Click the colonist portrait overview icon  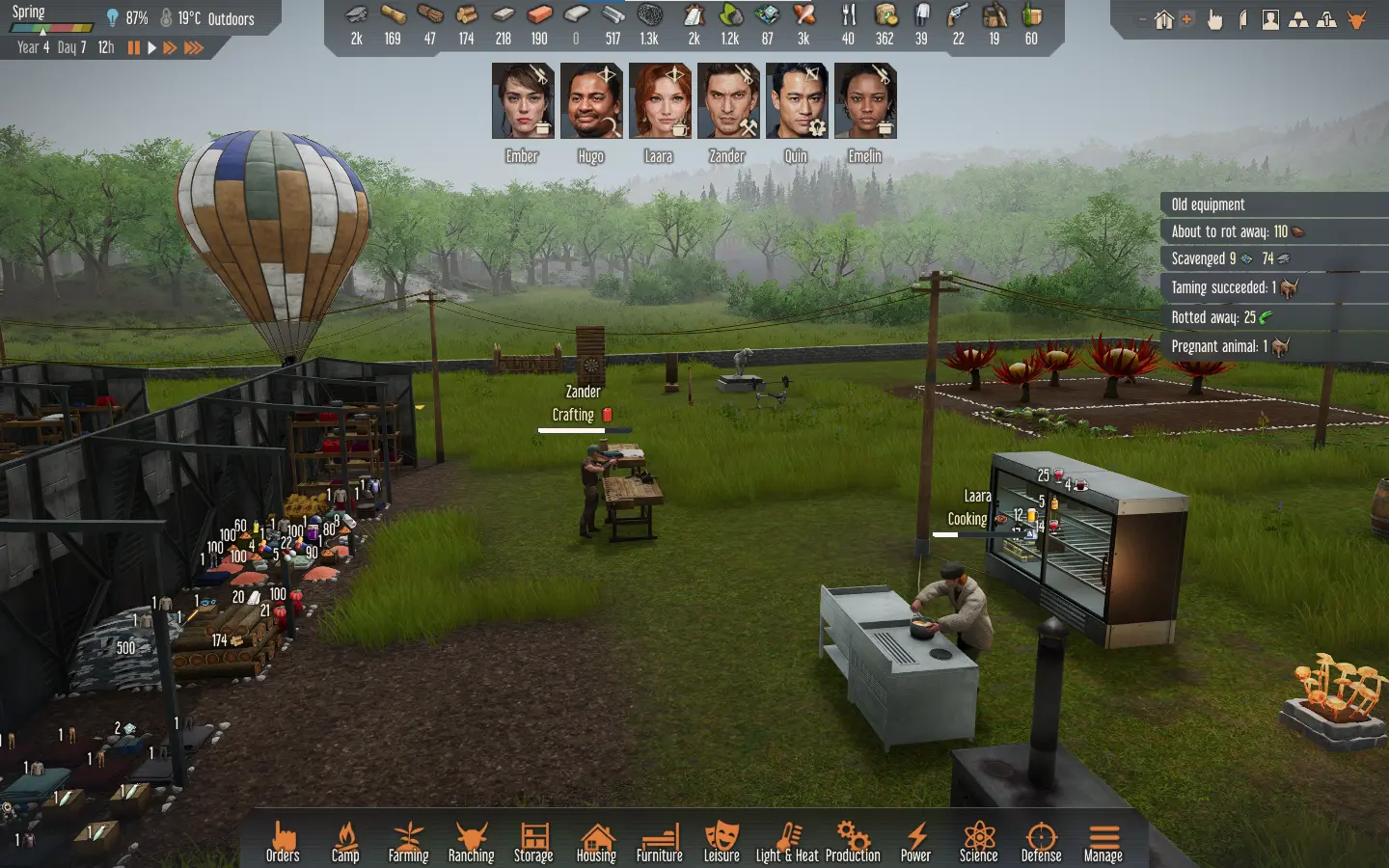click(1270, 19)
